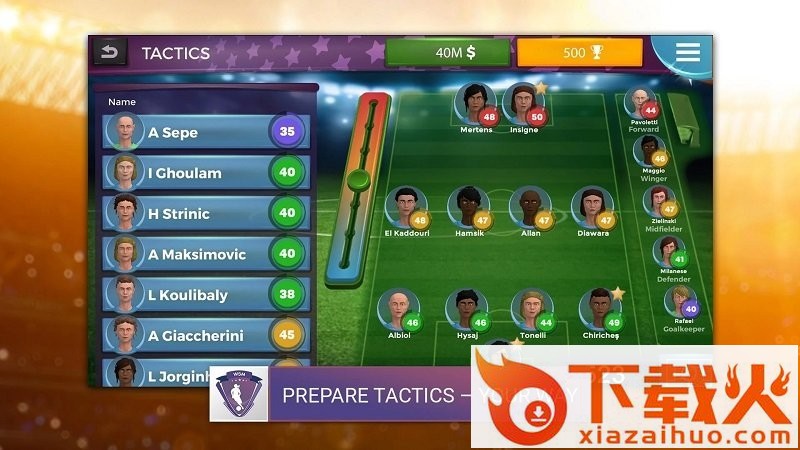Pick Diawara in midfield

[591, 208]
